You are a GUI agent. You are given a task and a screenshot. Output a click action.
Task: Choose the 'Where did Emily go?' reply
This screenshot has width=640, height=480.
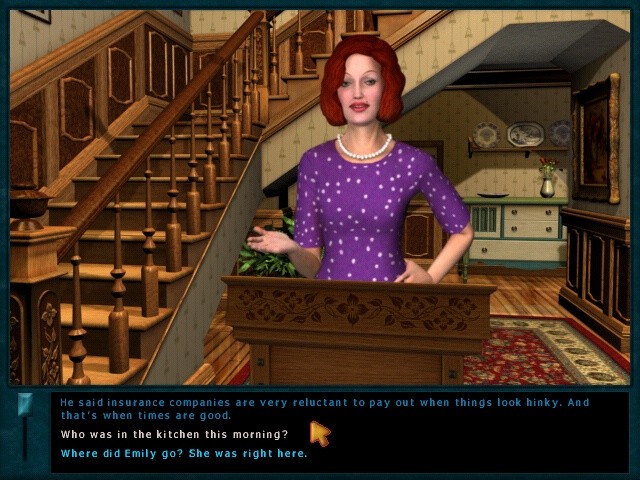point(184,453)
